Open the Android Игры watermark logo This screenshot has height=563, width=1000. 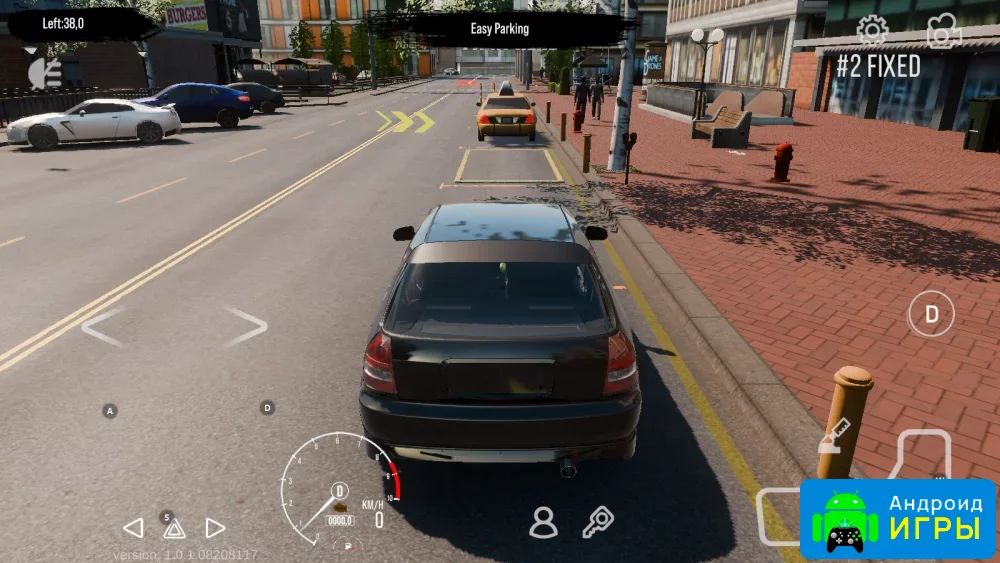898,520
